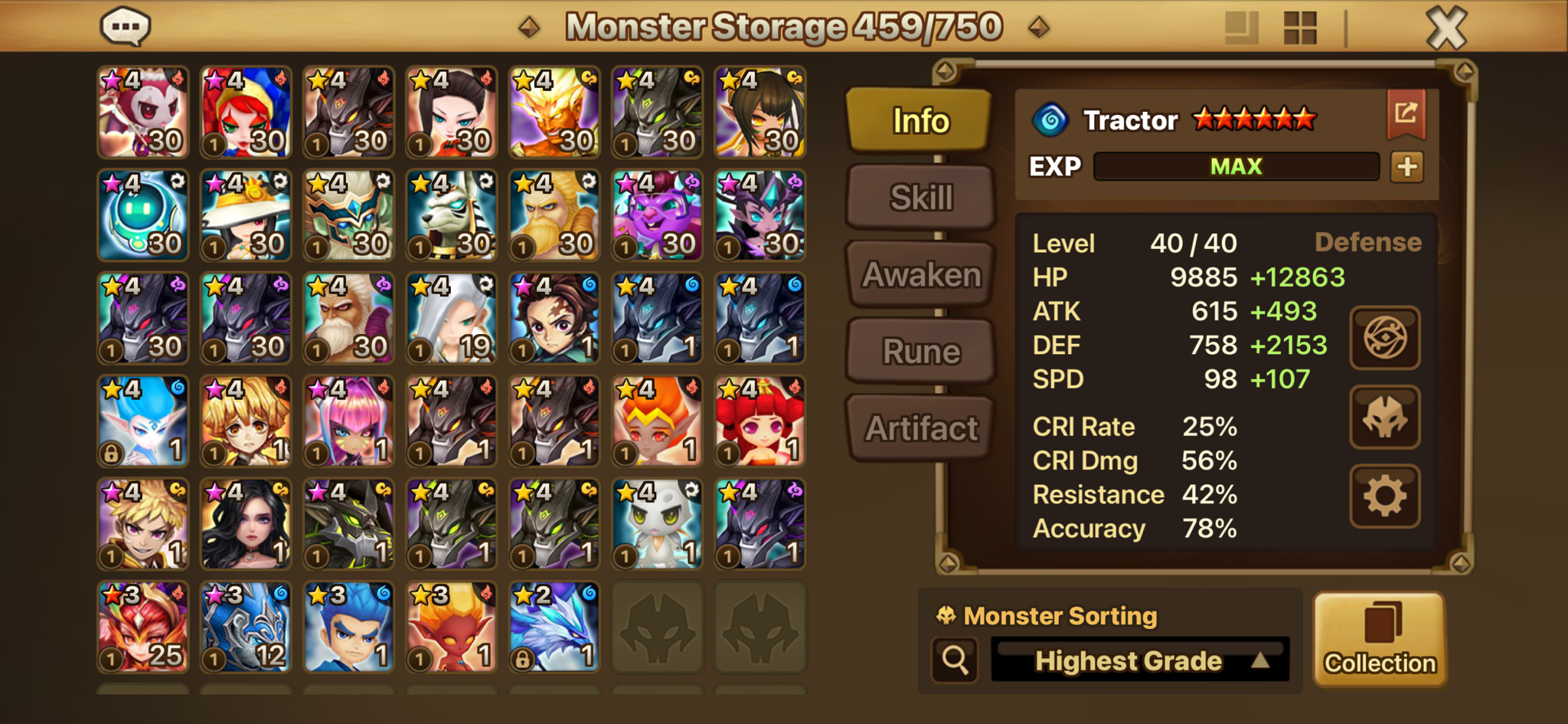Click the monster search magnifier
1568x724 pixels.
(955, 660)
